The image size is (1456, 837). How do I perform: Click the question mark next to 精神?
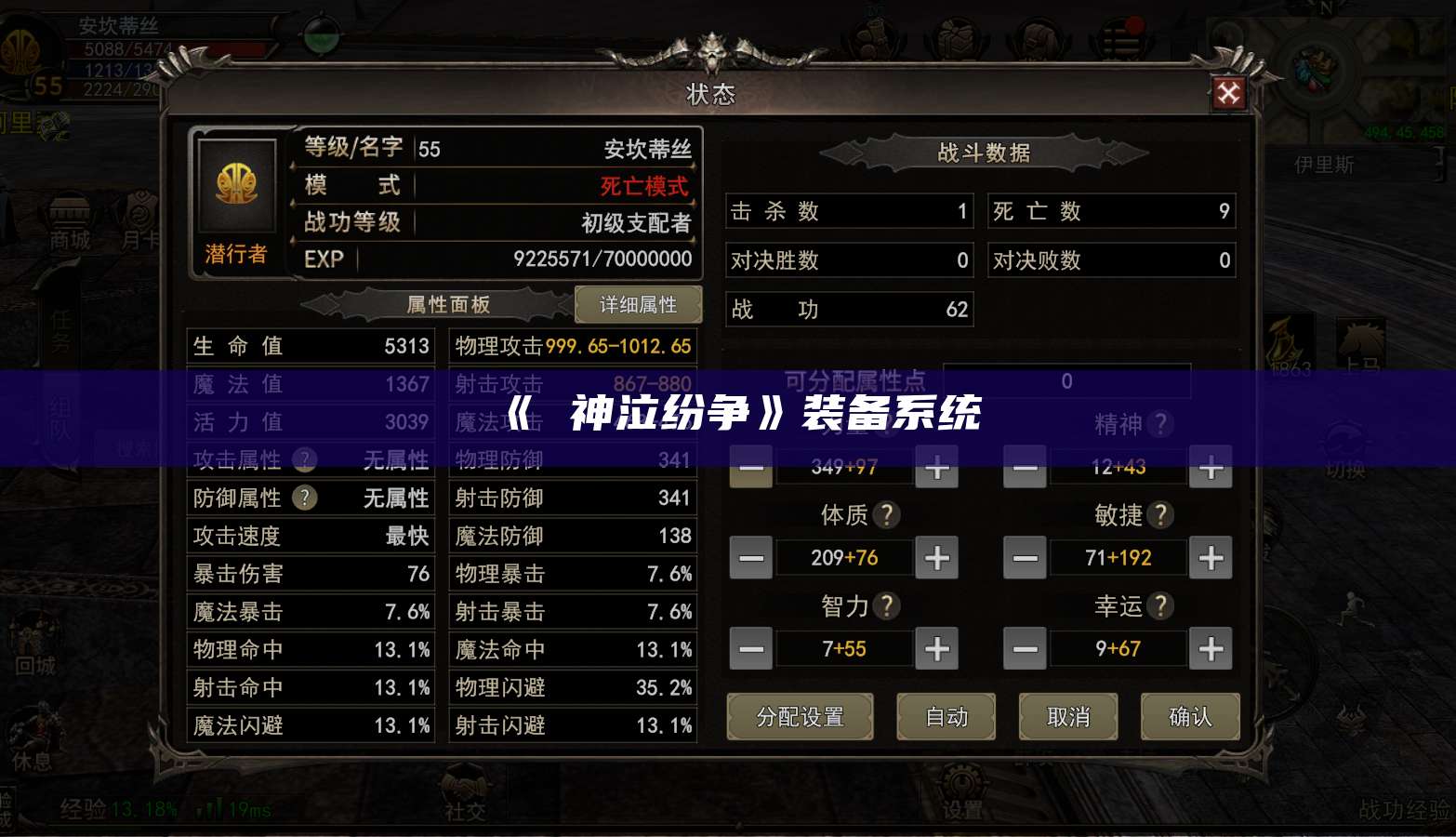pos(1159,424)
